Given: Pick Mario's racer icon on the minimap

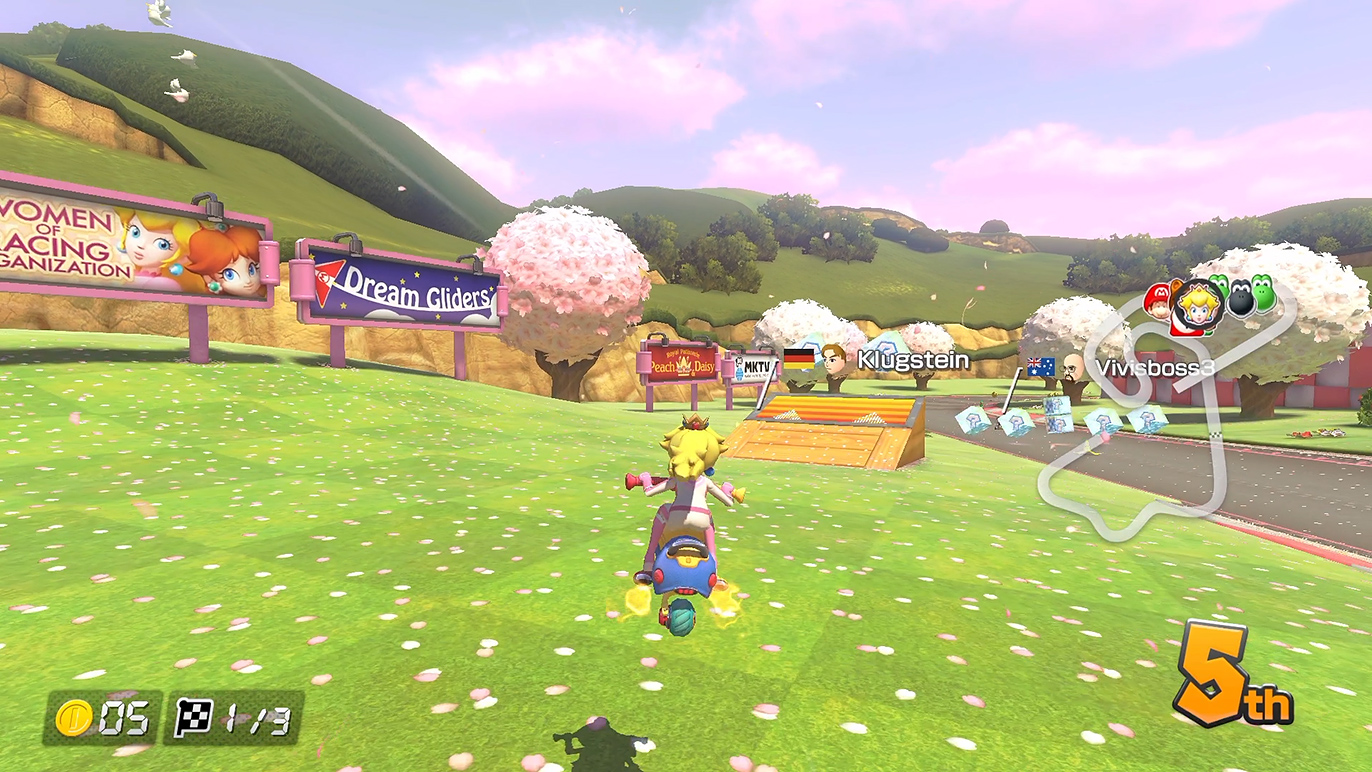Looking at the screenshot, I should (x=1157, y=298).
